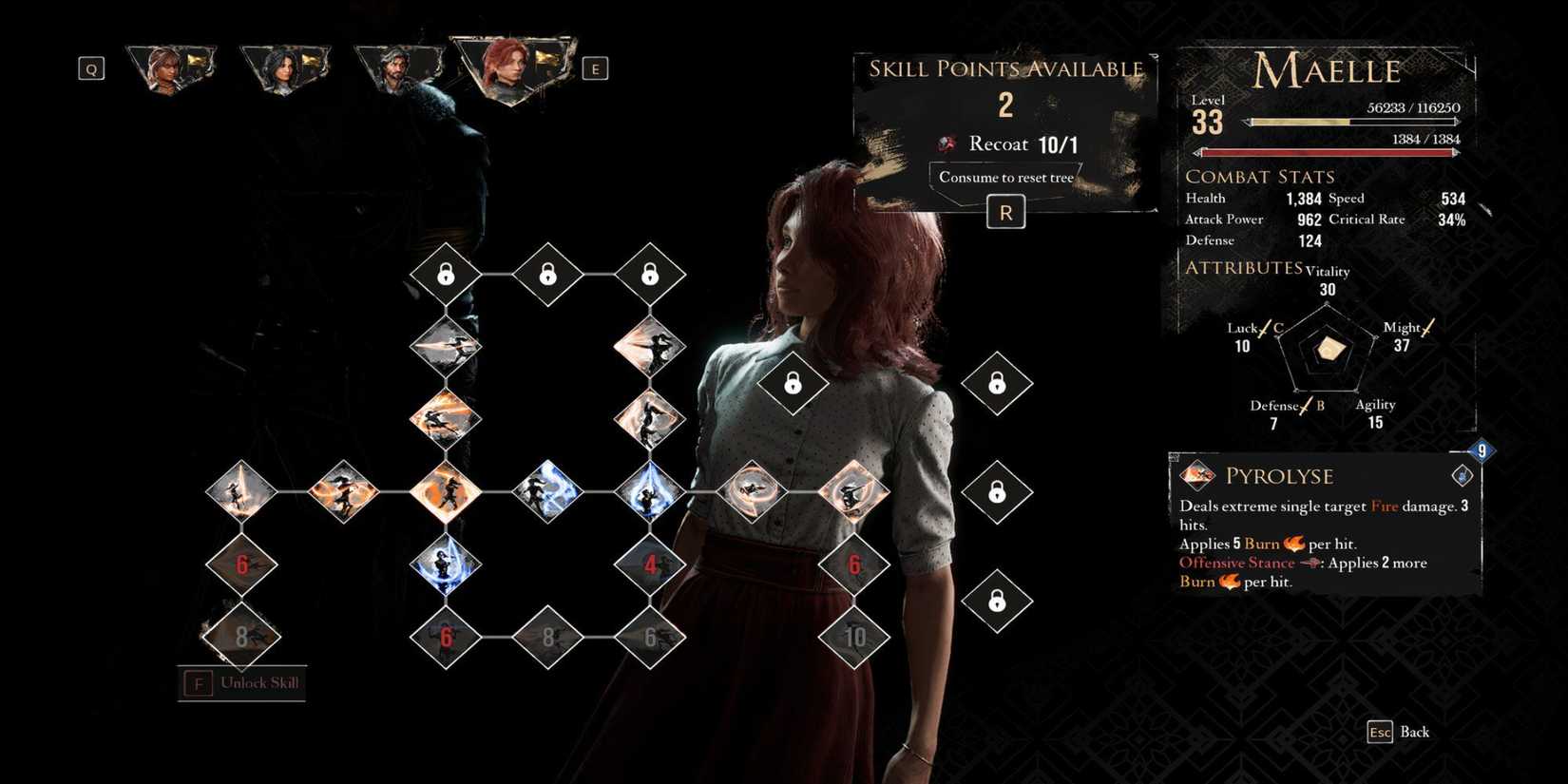Select the locked node above Maelle's shoulder

[794, 385]
